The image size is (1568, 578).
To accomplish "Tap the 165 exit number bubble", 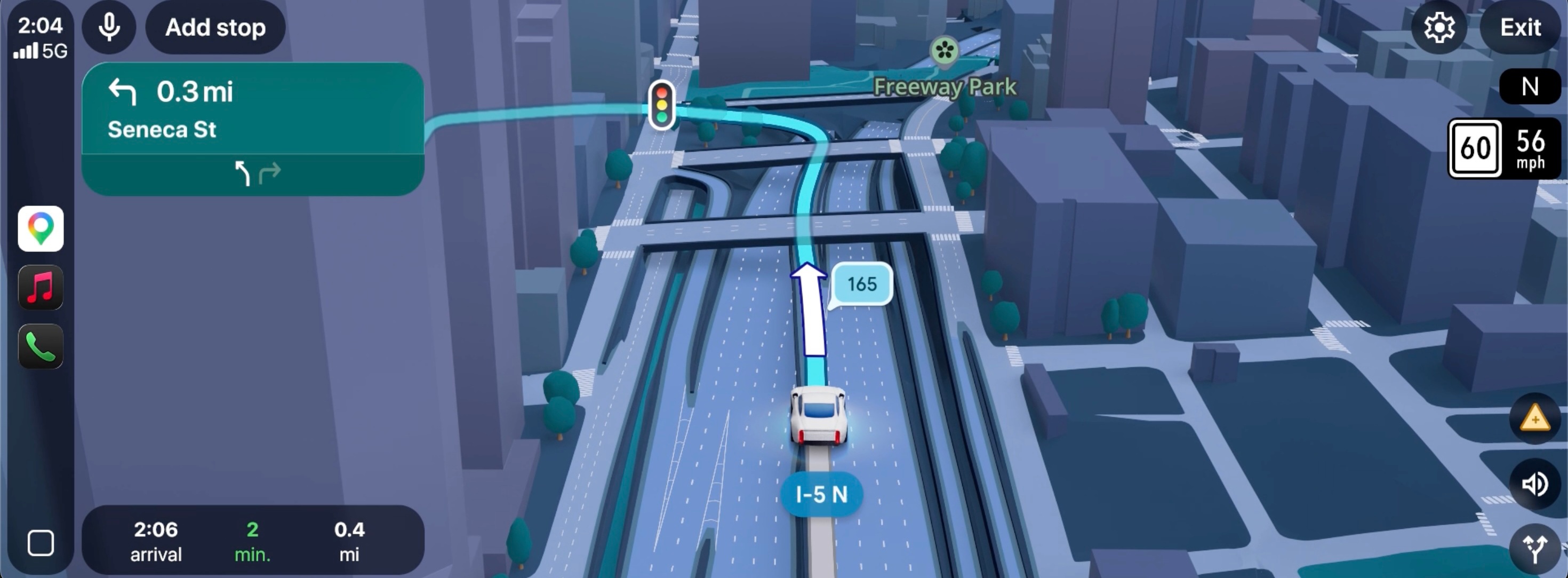I will pyautogui.click(x=861, y=283).
